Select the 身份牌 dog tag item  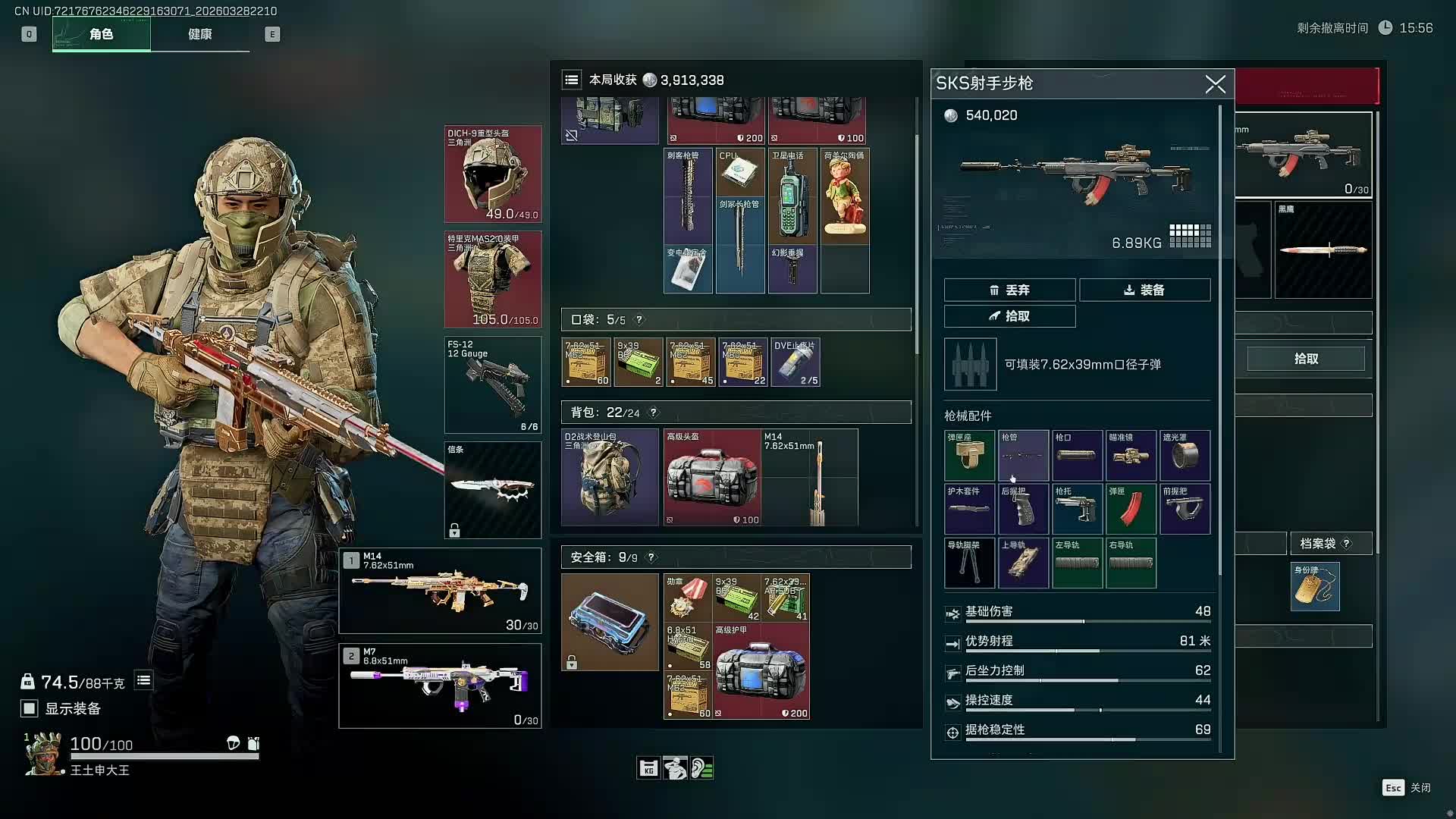[x=1315, y=586]
